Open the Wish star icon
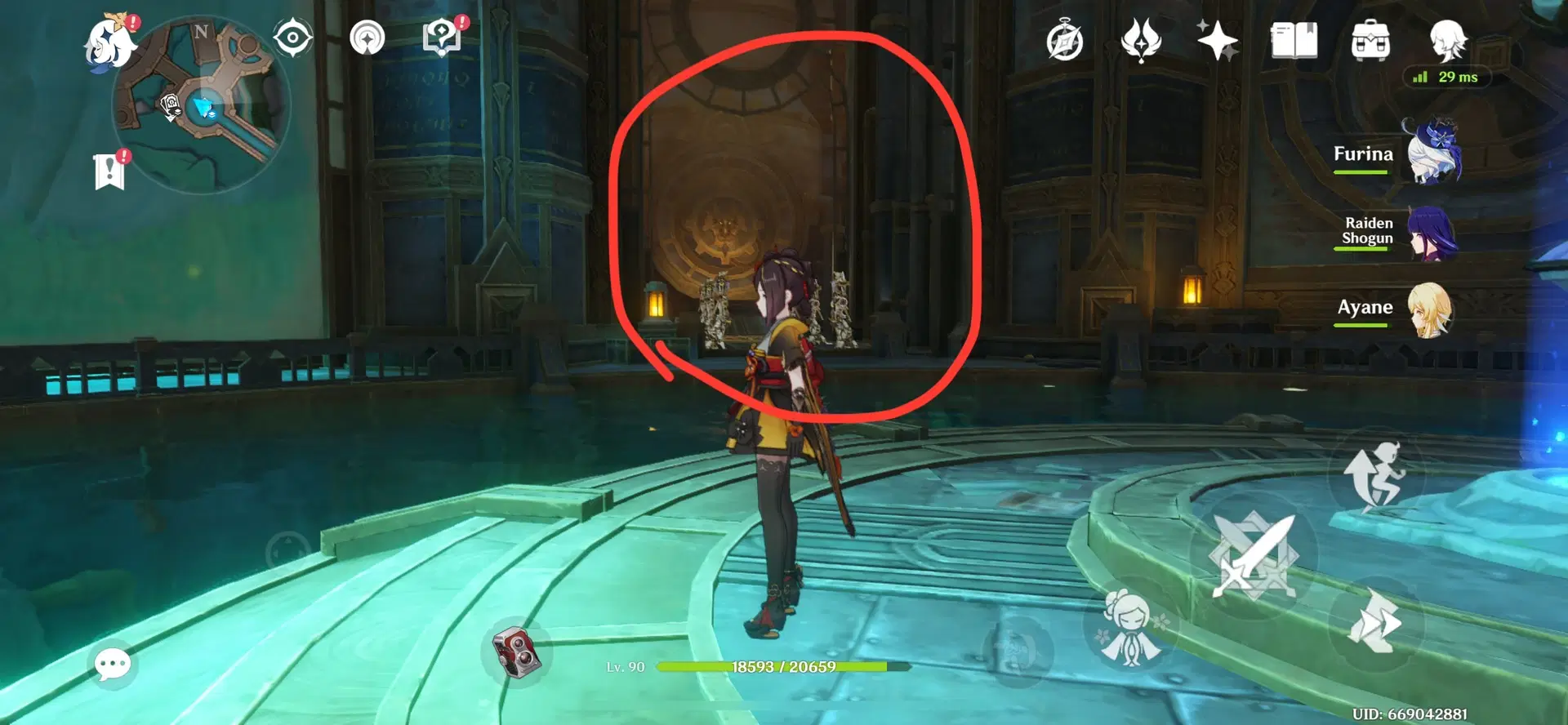The width and height of the screenshot is (1568, 725). (x=1216, y=39)
